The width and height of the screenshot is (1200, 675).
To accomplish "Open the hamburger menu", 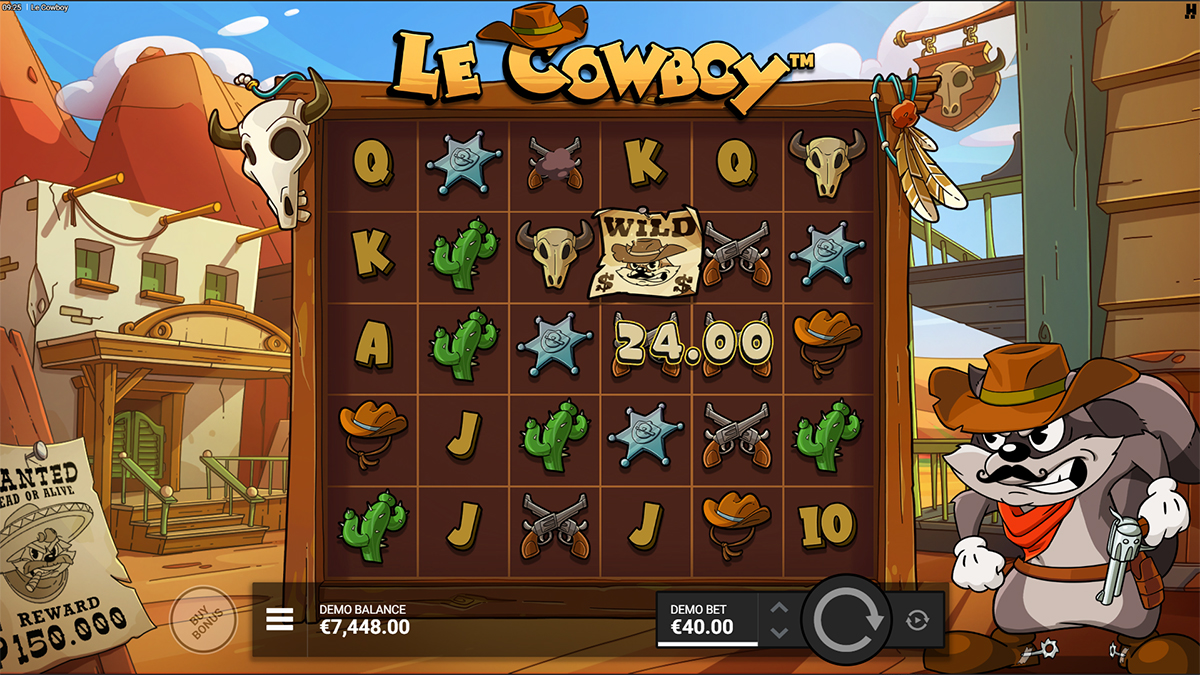I will pyautogui.click(x=280, y=620).
